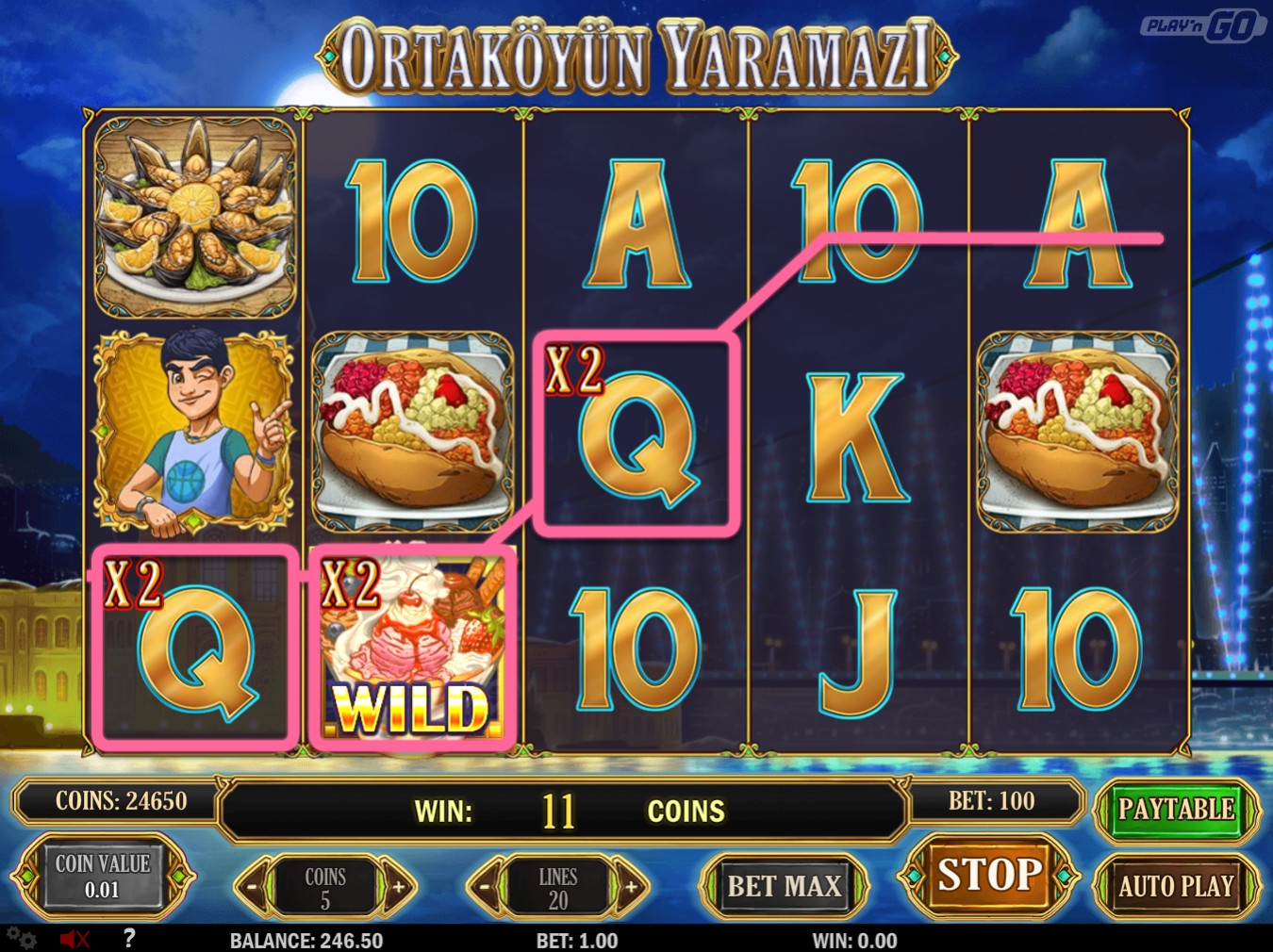Decrease the coins per line

pos(252,887)
